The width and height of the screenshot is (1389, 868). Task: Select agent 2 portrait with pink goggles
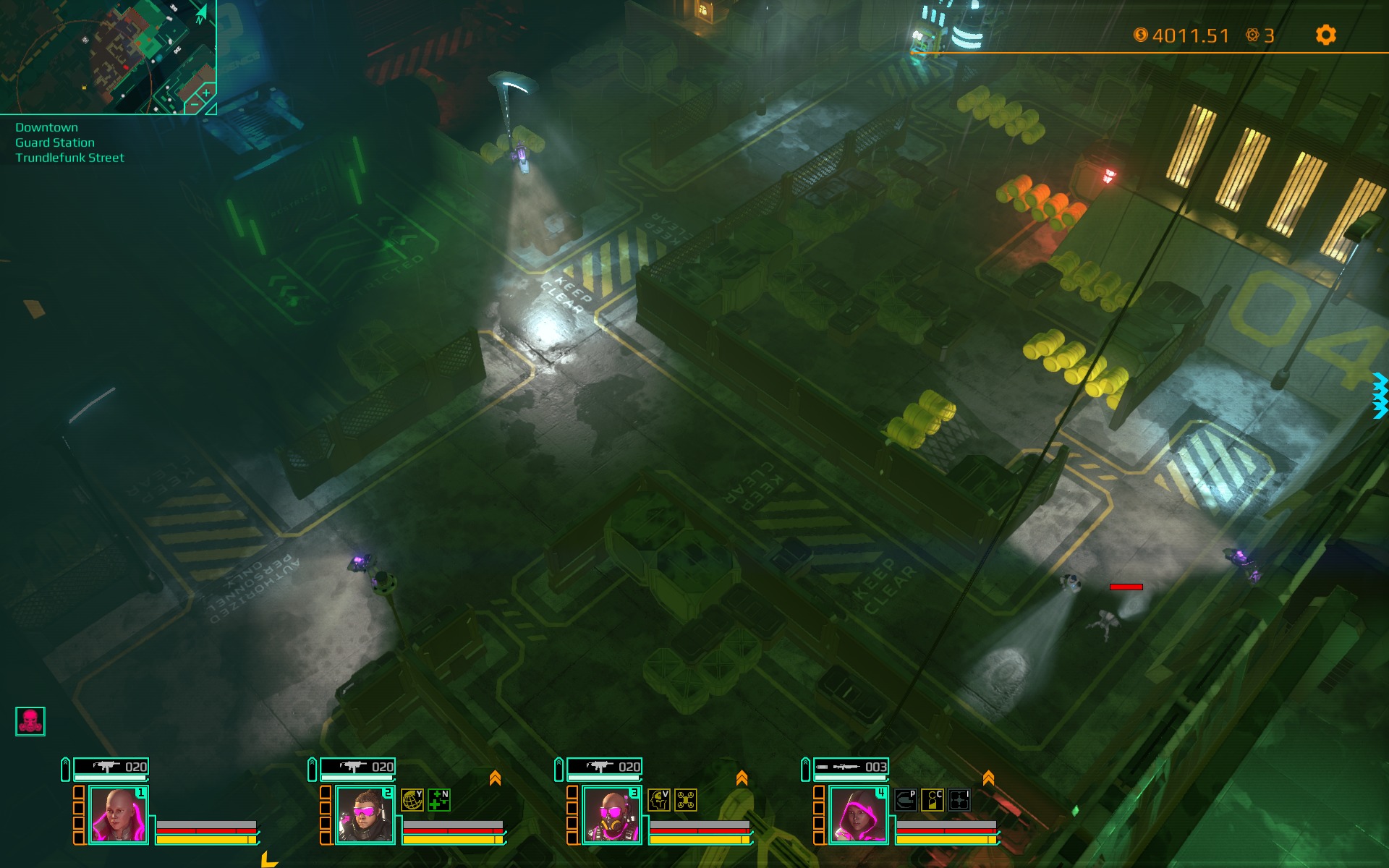(365, 815)
